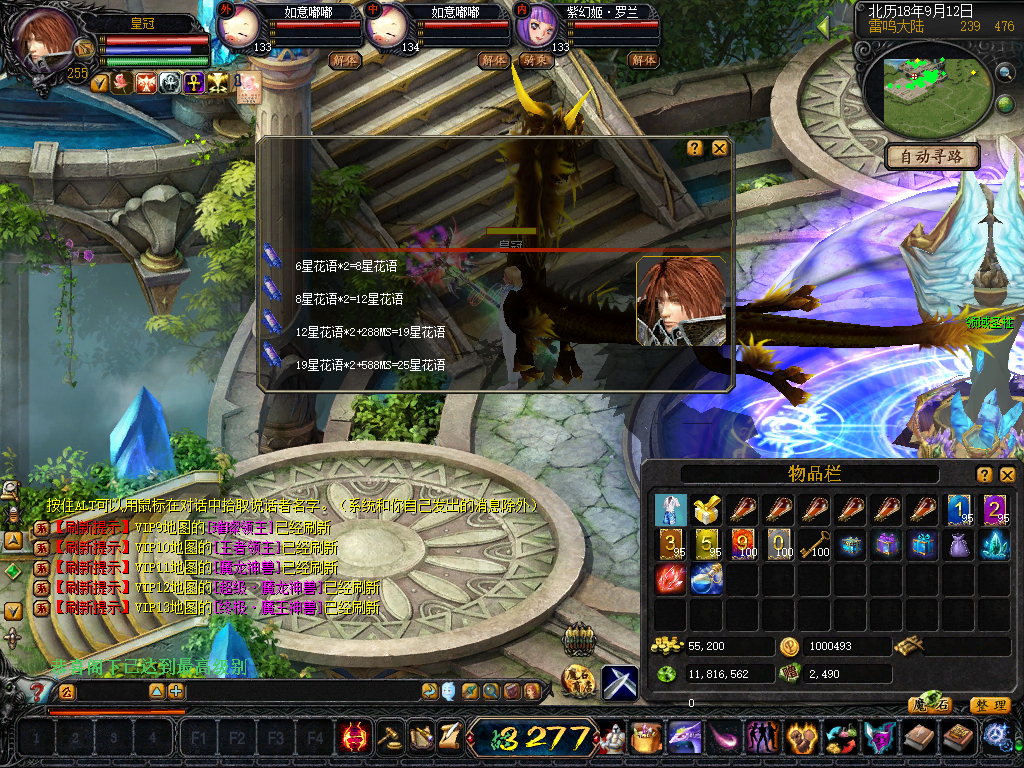Image resolution: width=1024 pixels, height=768 pixels.
Task: Open help for the 物品栏 inventory panel
Action: click(984, 474)
